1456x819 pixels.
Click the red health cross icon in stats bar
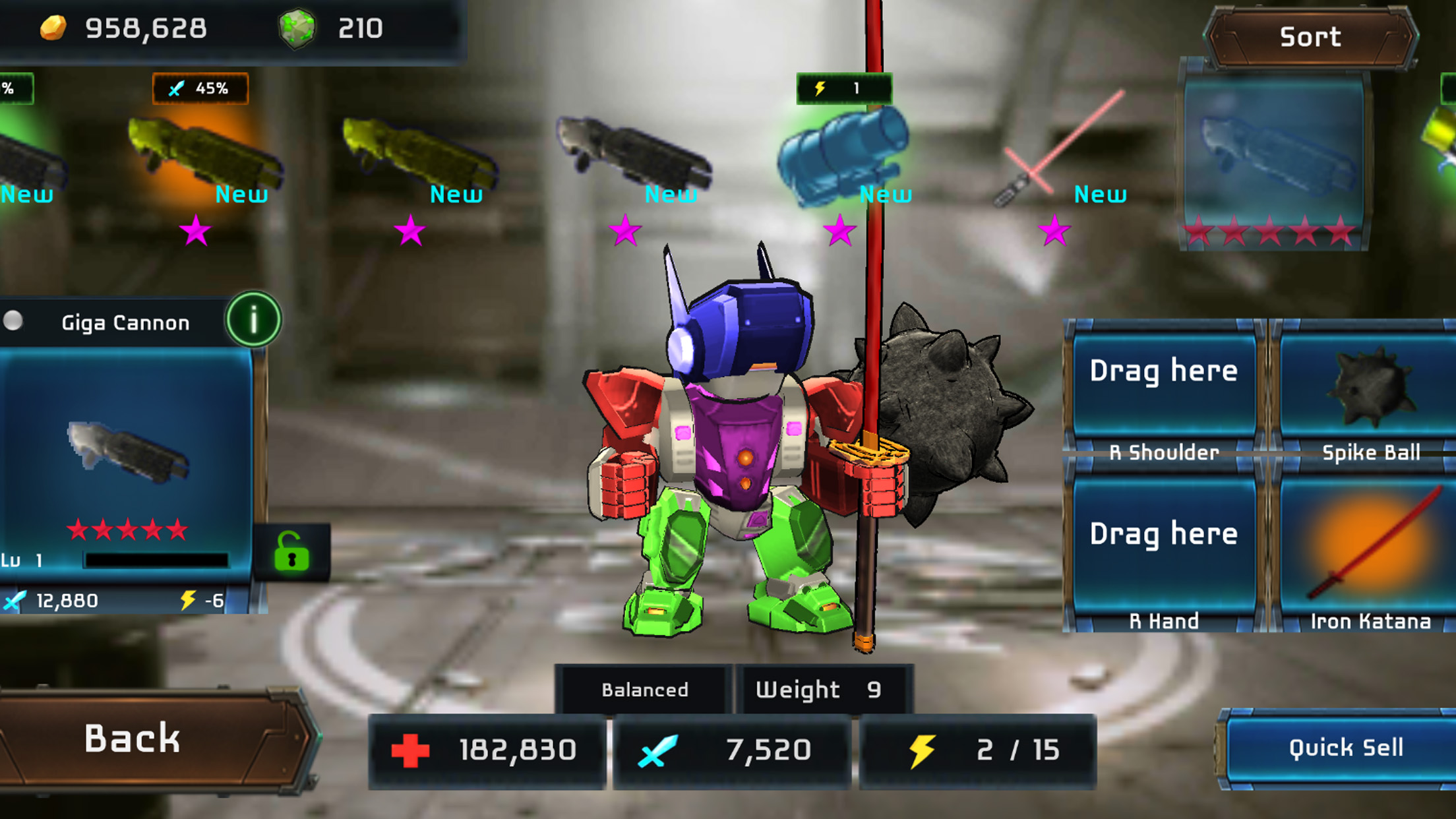point(410,750)
